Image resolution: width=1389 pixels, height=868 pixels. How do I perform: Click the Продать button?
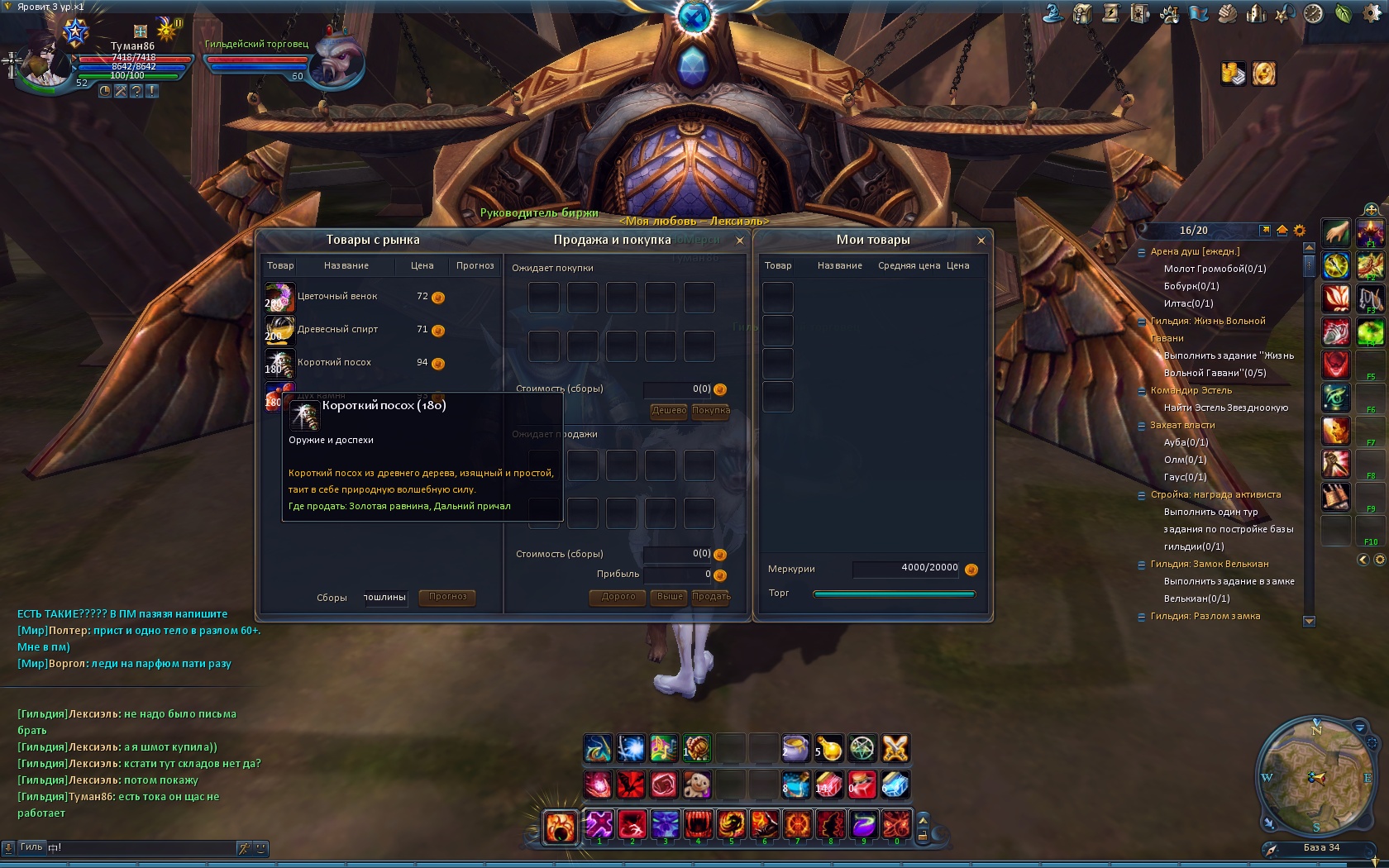click(x=711, y=597)
